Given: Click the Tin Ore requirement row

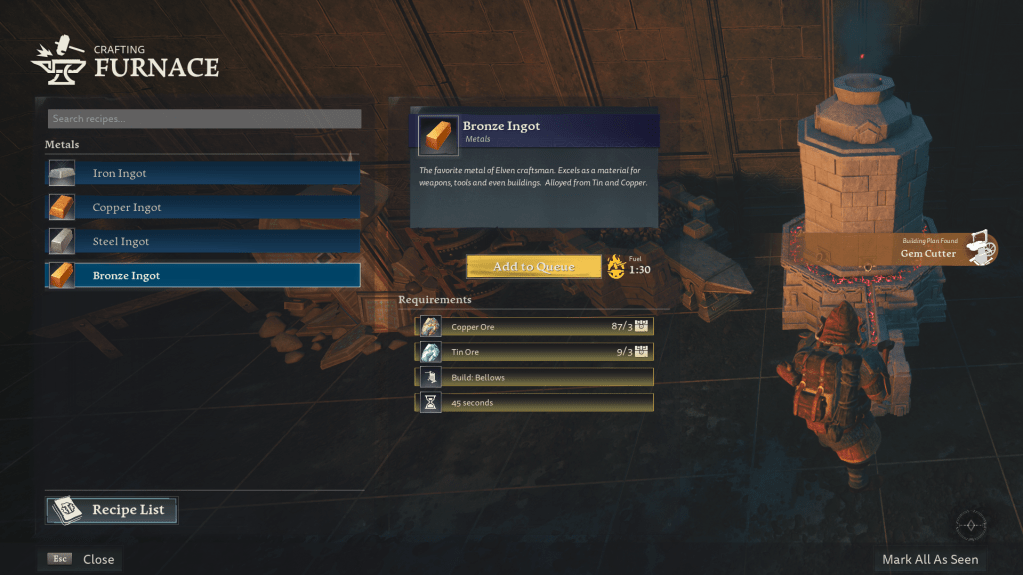Looking at the screenshot, I should 535,352.
